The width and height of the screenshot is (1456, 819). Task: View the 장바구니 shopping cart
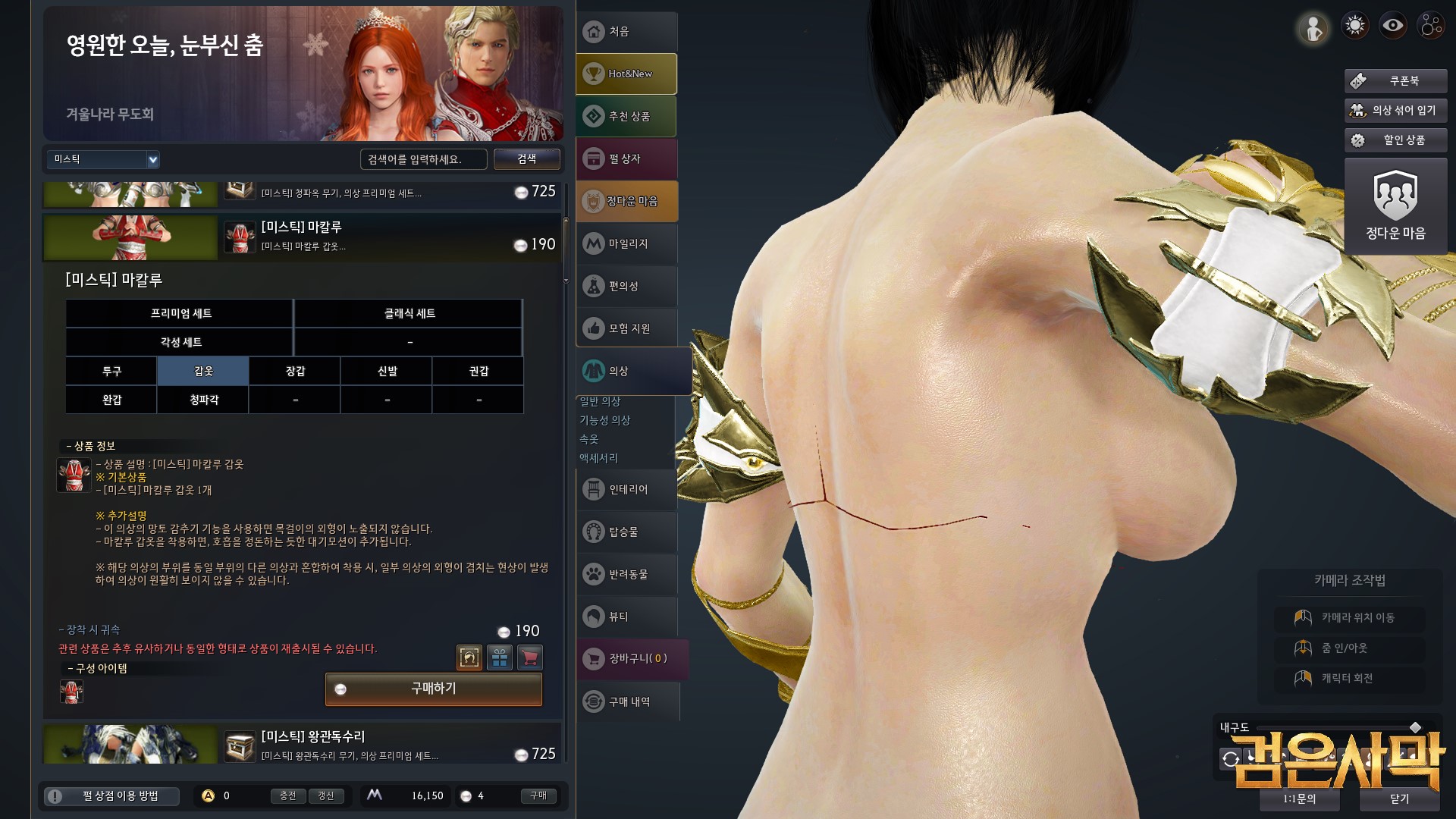(x=632, y=658)
